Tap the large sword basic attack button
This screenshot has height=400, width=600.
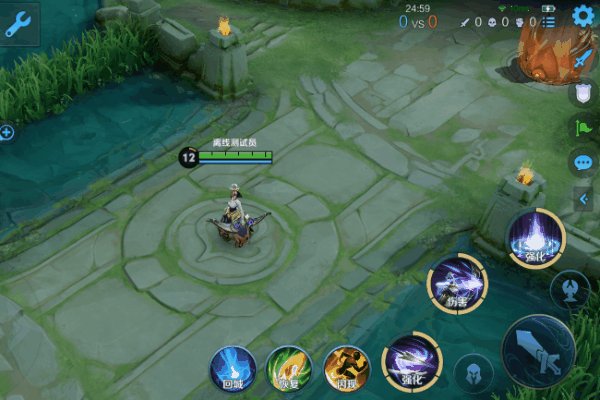point(537,351)
